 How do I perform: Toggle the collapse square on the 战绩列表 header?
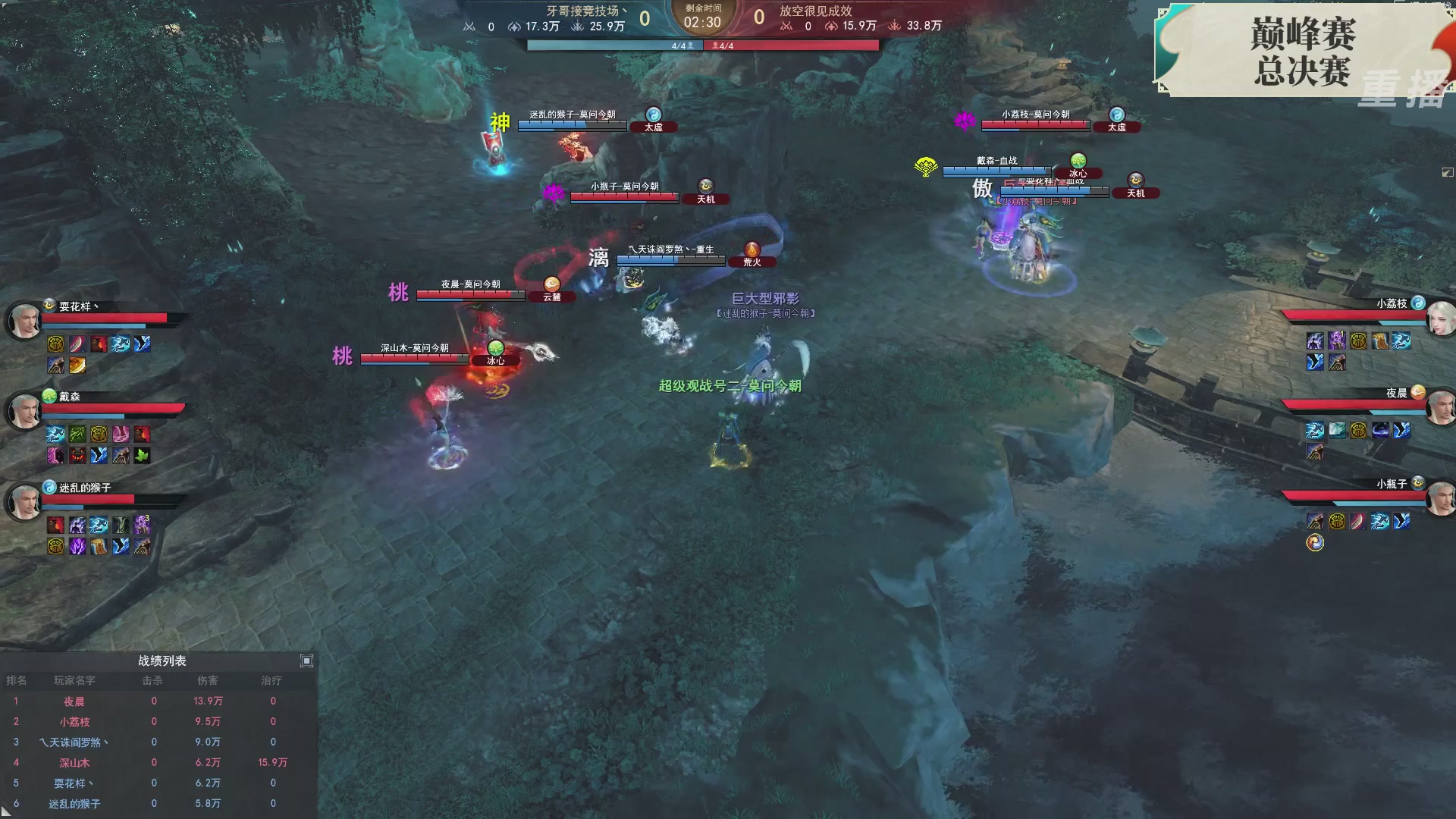click(306, 661)
